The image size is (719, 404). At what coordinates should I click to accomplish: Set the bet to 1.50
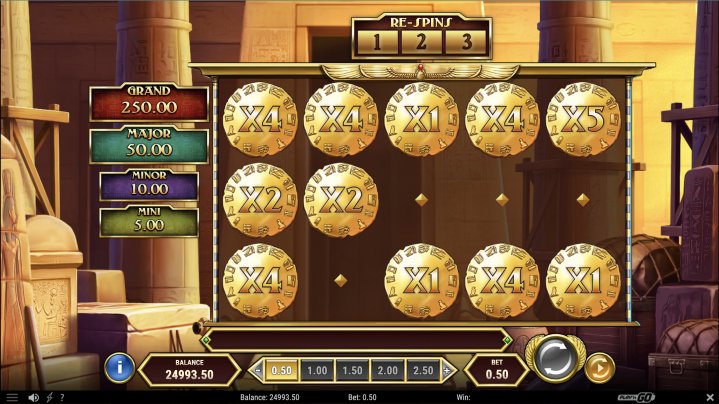point(352,370)
